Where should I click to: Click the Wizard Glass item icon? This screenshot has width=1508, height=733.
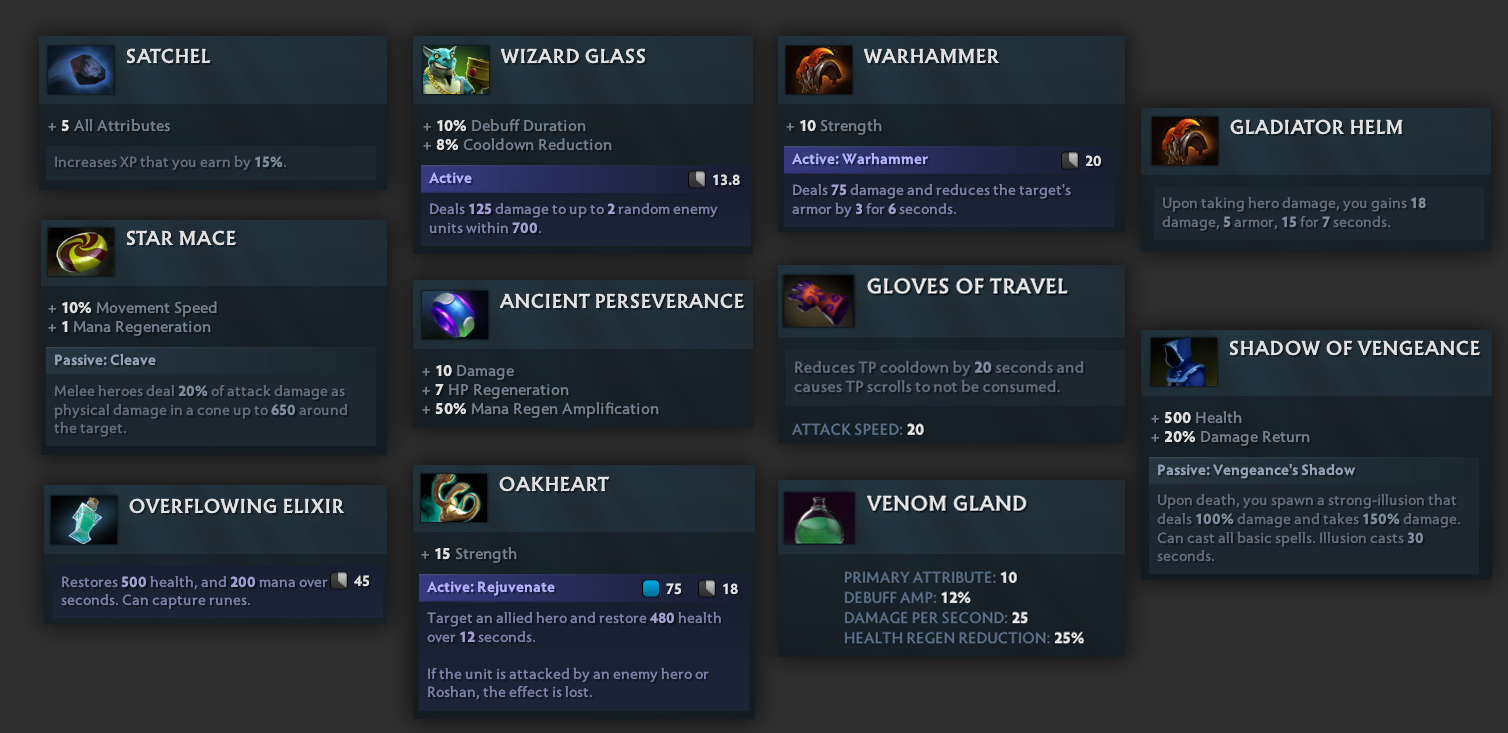click(x=455, y=70)
